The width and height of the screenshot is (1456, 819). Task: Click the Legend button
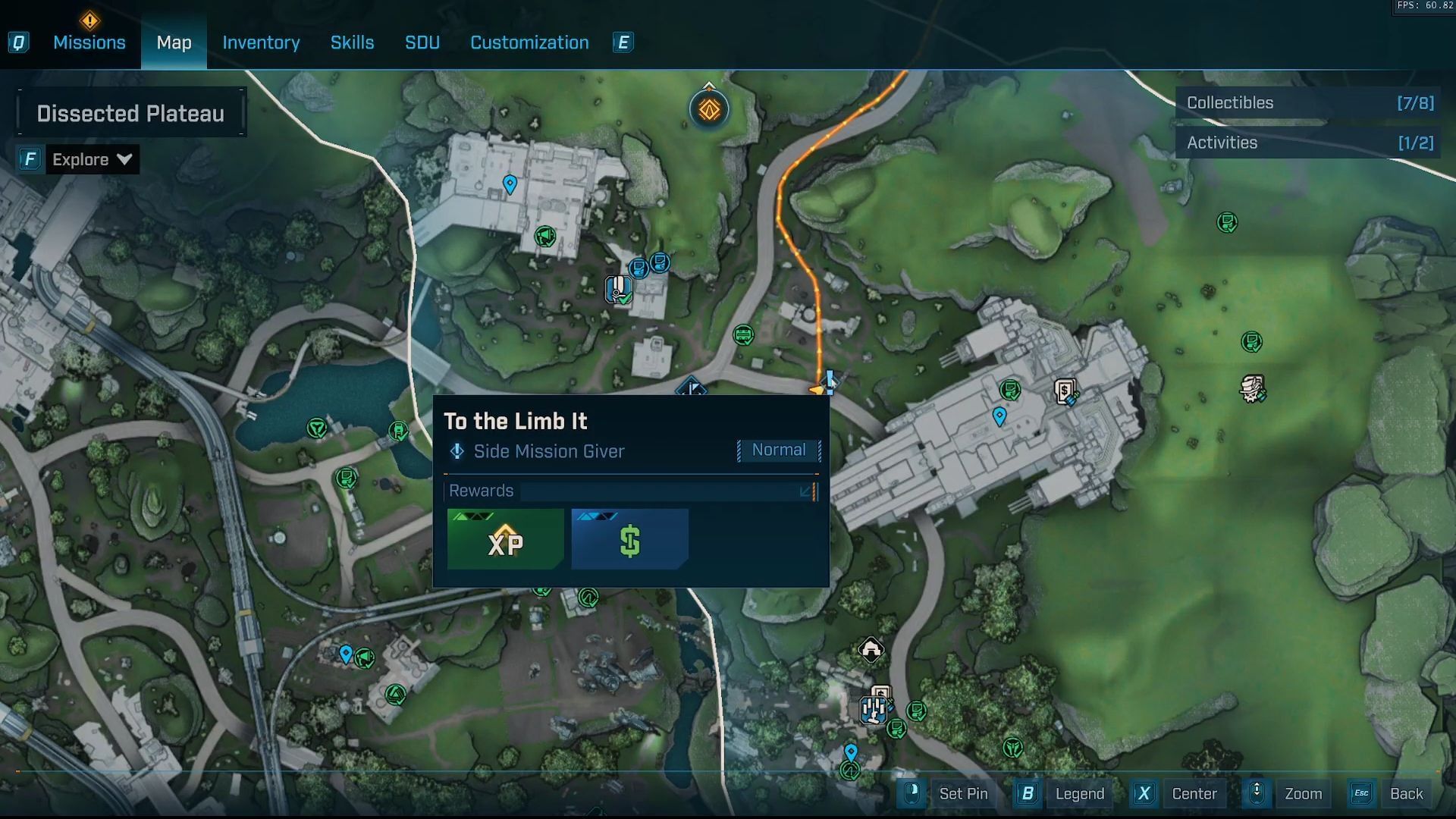coord(1079,794)
